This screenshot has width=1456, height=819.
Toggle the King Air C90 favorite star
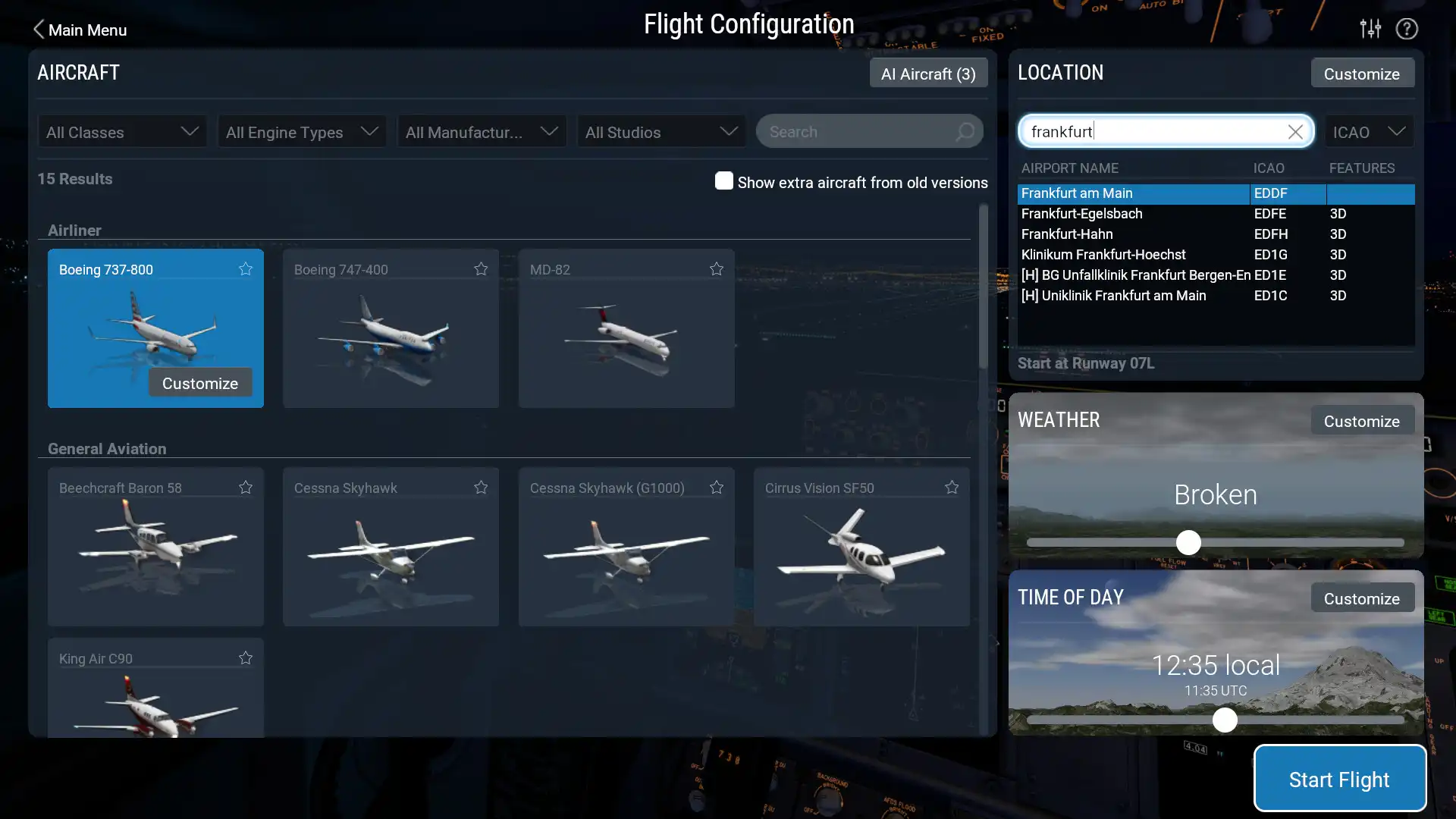click(245, 658)
